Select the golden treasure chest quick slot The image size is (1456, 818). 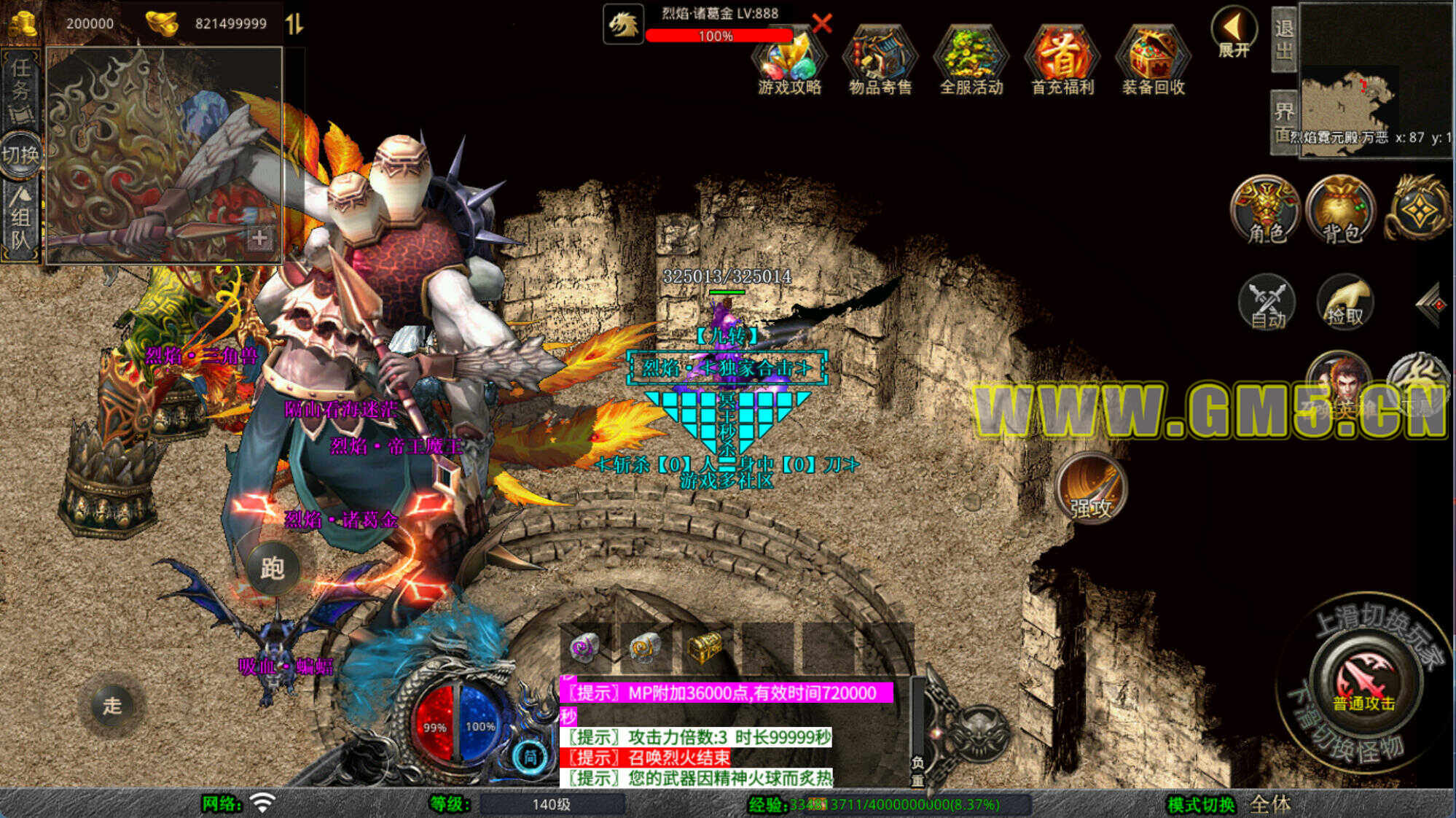[x=704, y=647]
